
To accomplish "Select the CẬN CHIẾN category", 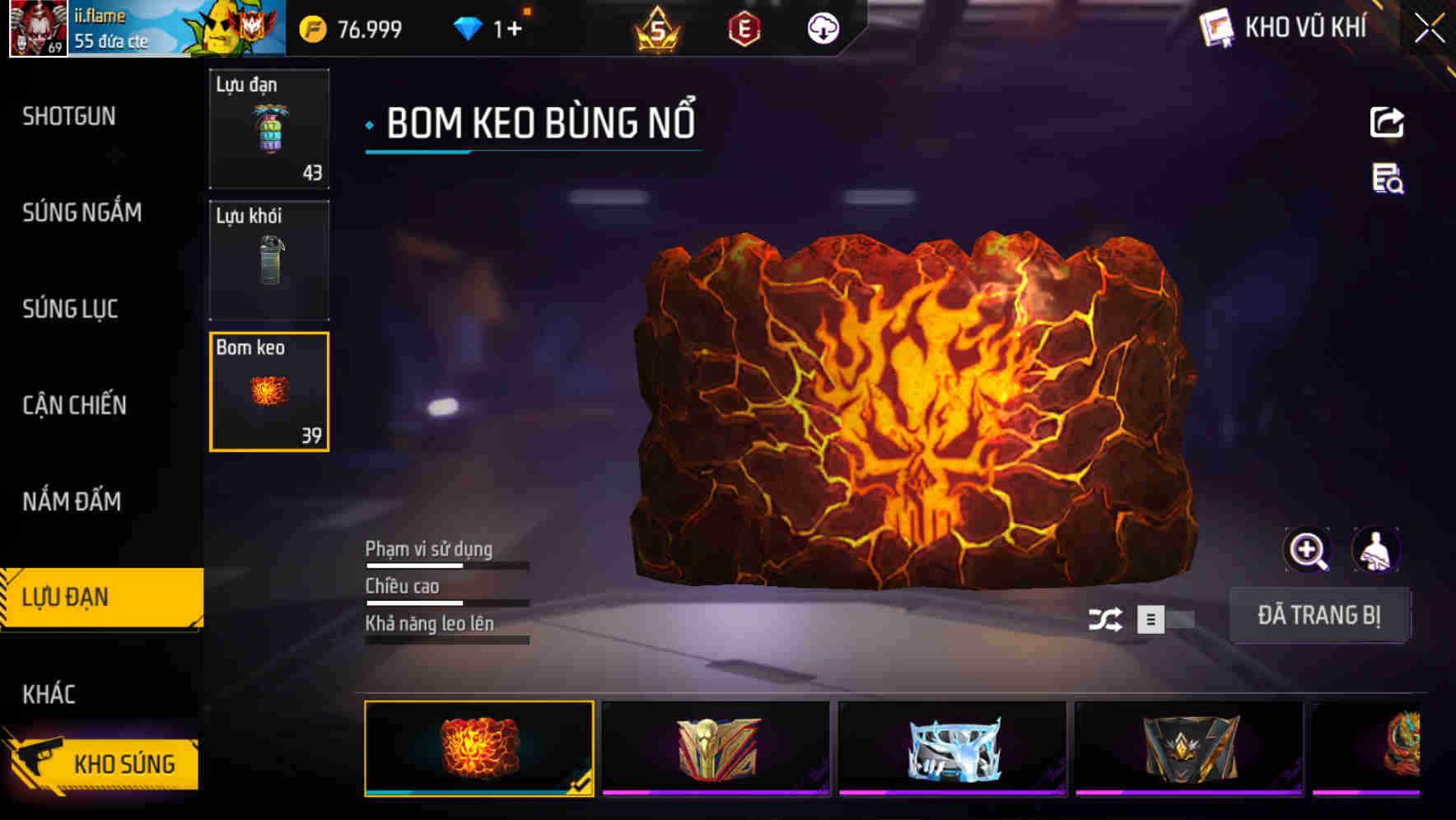I will 74,405.
